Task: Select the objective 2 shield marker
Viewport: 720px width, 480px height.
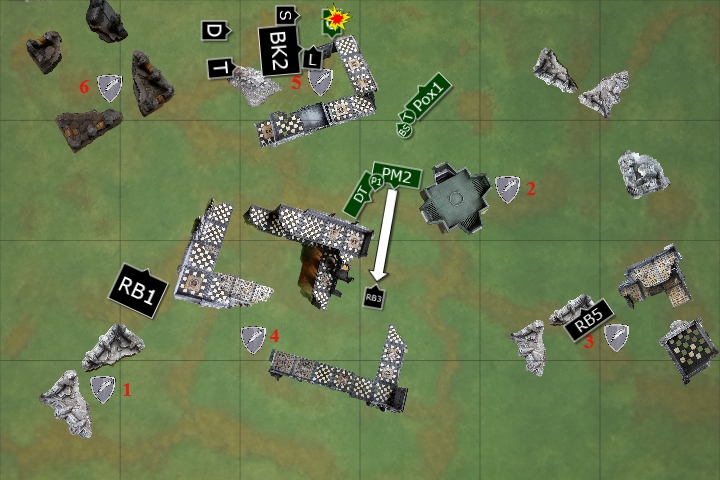Action: pos(508,188)
